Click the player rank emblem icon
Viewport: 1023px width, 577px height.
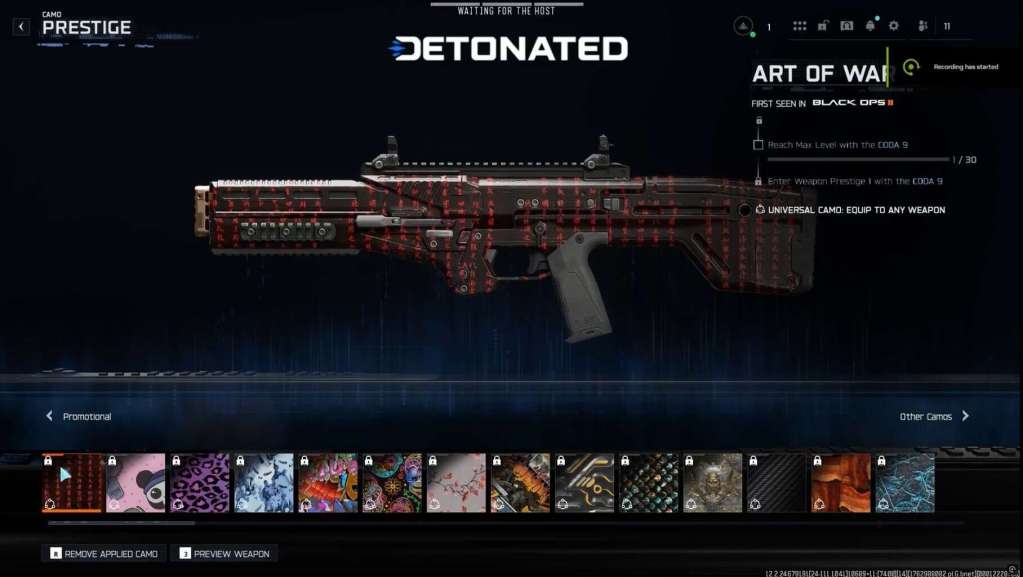743,26
